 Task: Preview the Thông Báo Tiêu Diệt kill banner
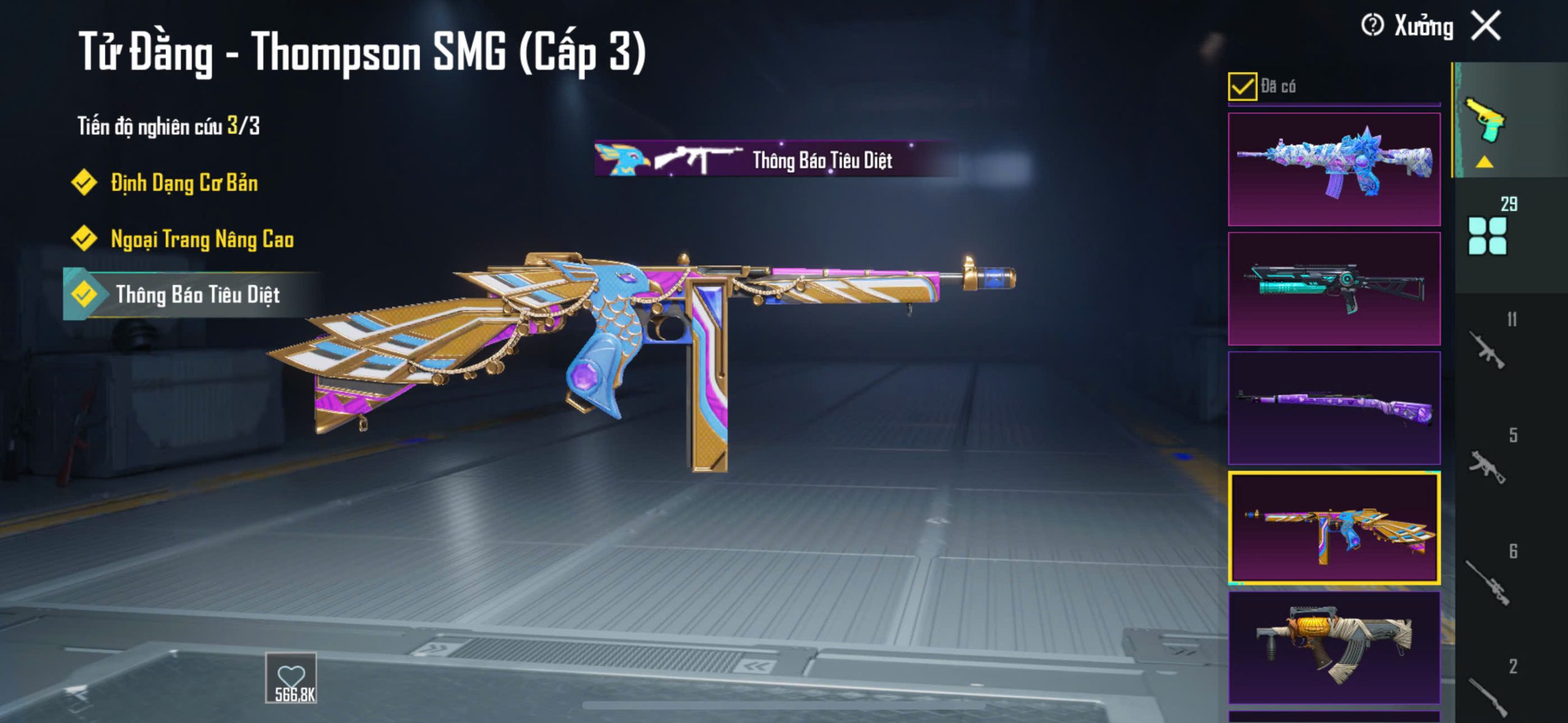(x=775, y=160)
